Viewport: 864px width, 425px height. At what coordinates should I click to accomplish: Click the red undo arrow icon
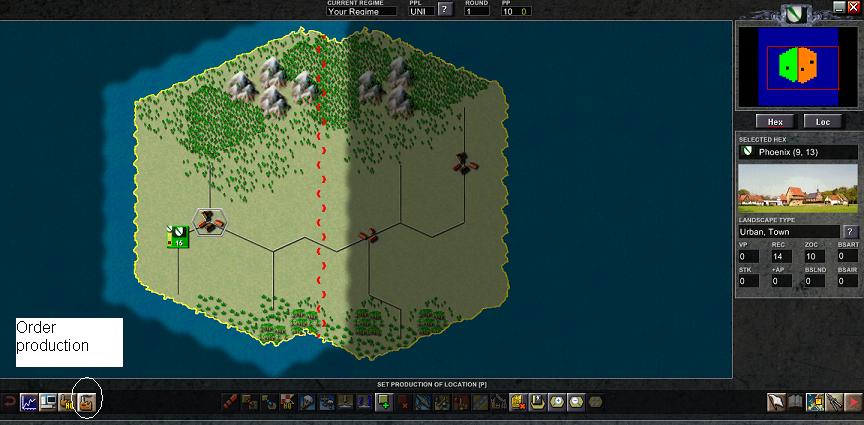(x=9, y=402)
